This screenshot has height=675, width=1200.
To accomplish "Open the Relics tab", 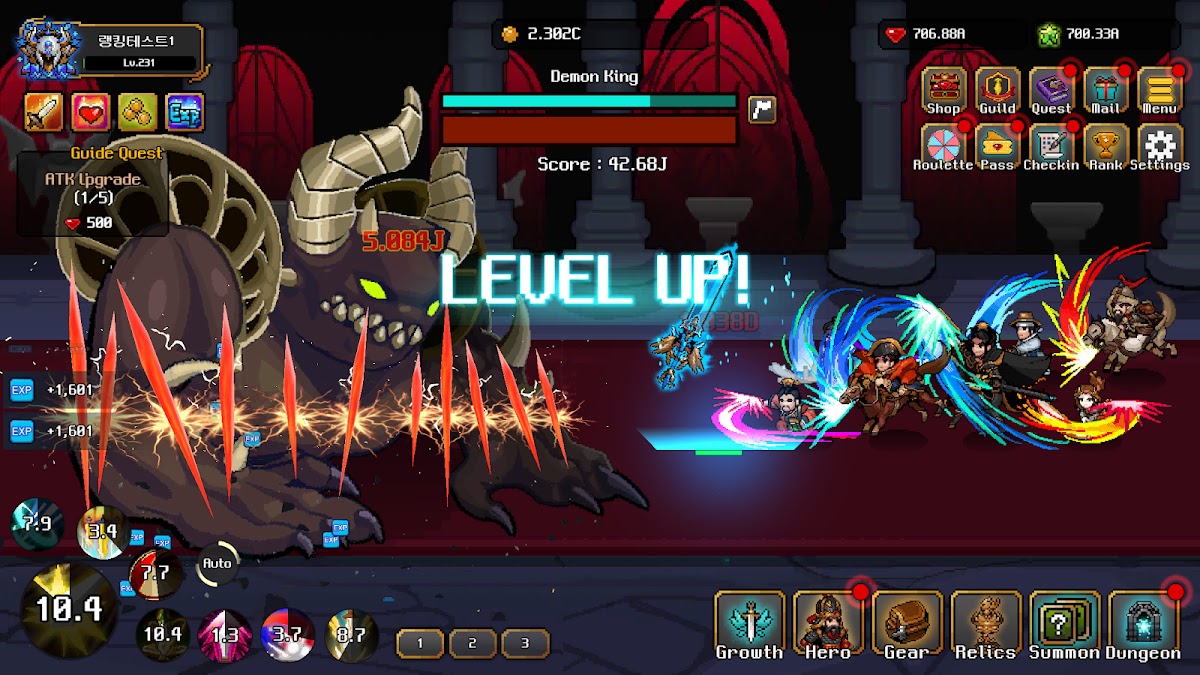I will pos(986,624).
